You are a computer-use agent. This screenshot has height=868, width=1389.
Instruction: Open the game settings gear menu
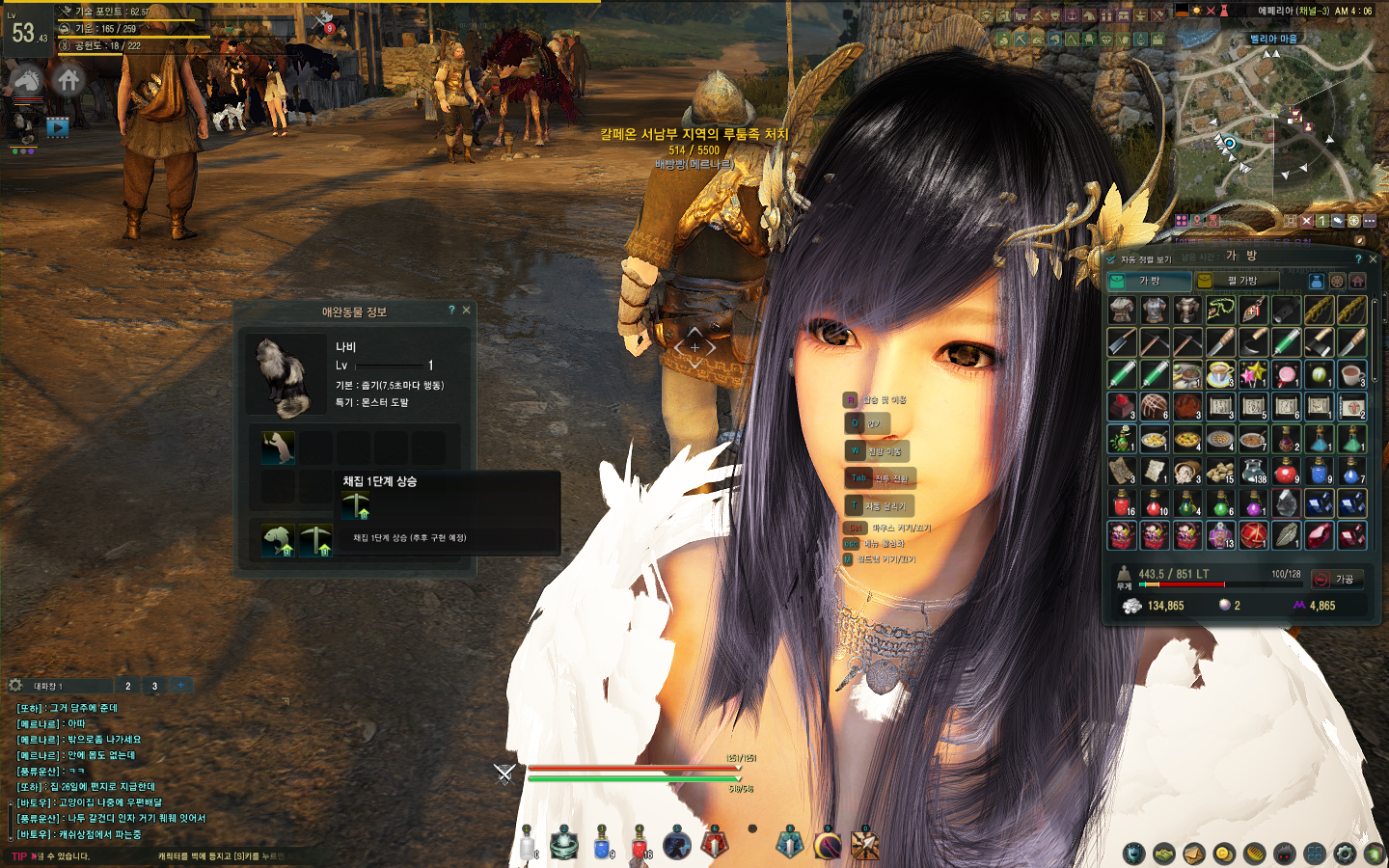pos(1345,854)
